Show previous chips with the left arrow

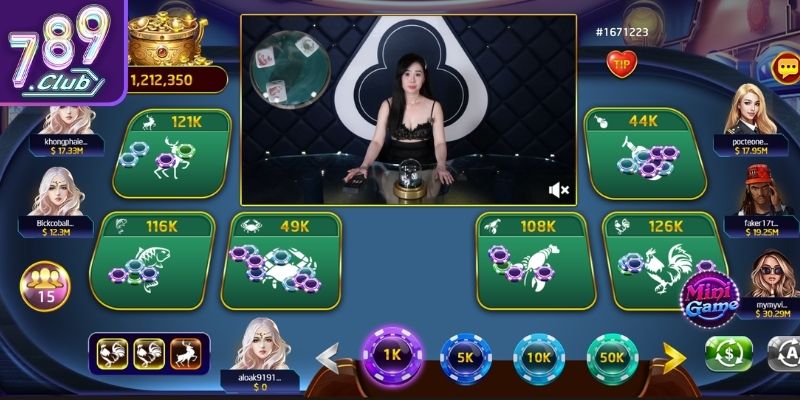pyautogui.click(x=328, y=356)
